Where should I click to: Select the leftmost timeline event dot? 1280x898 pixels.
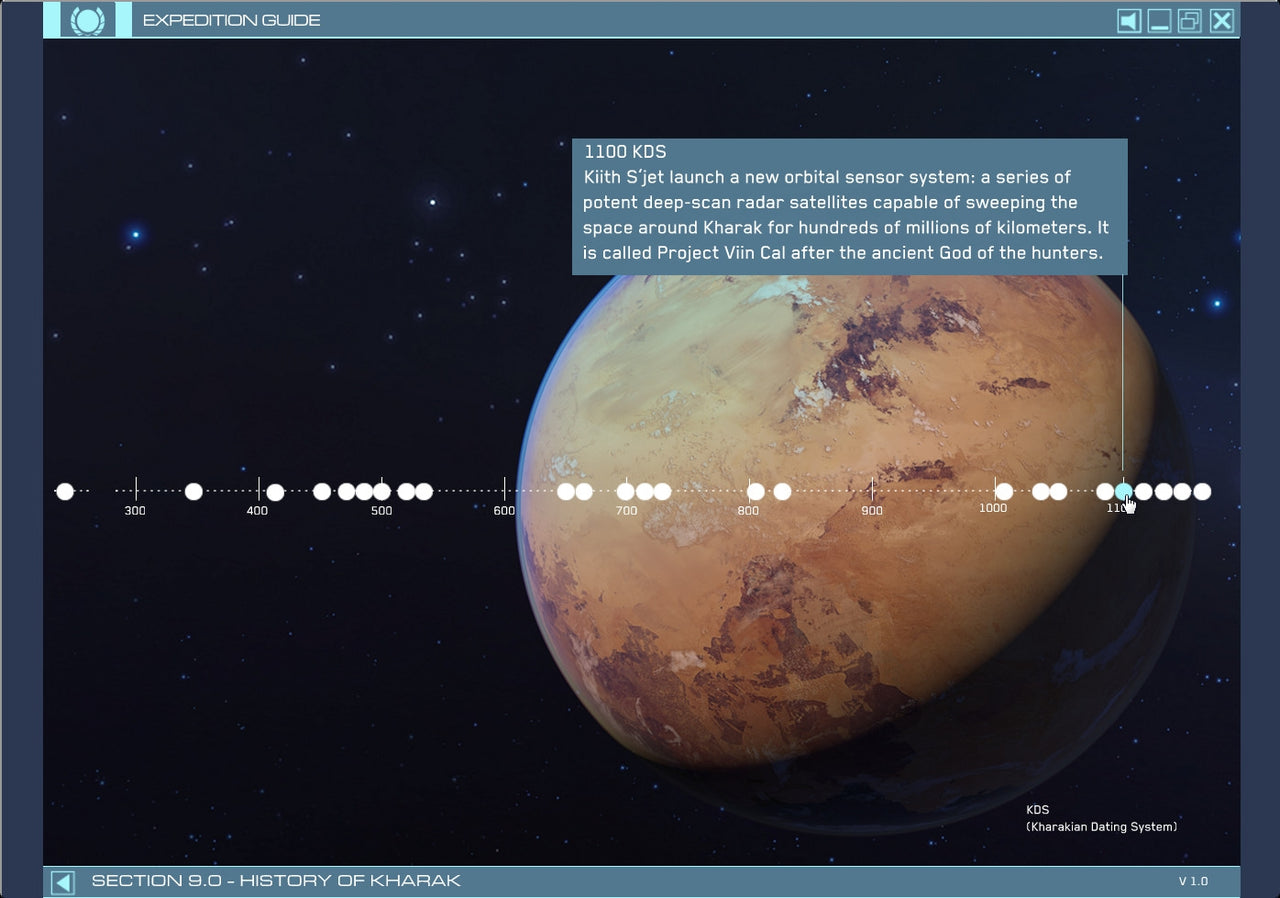click(65, 491)
